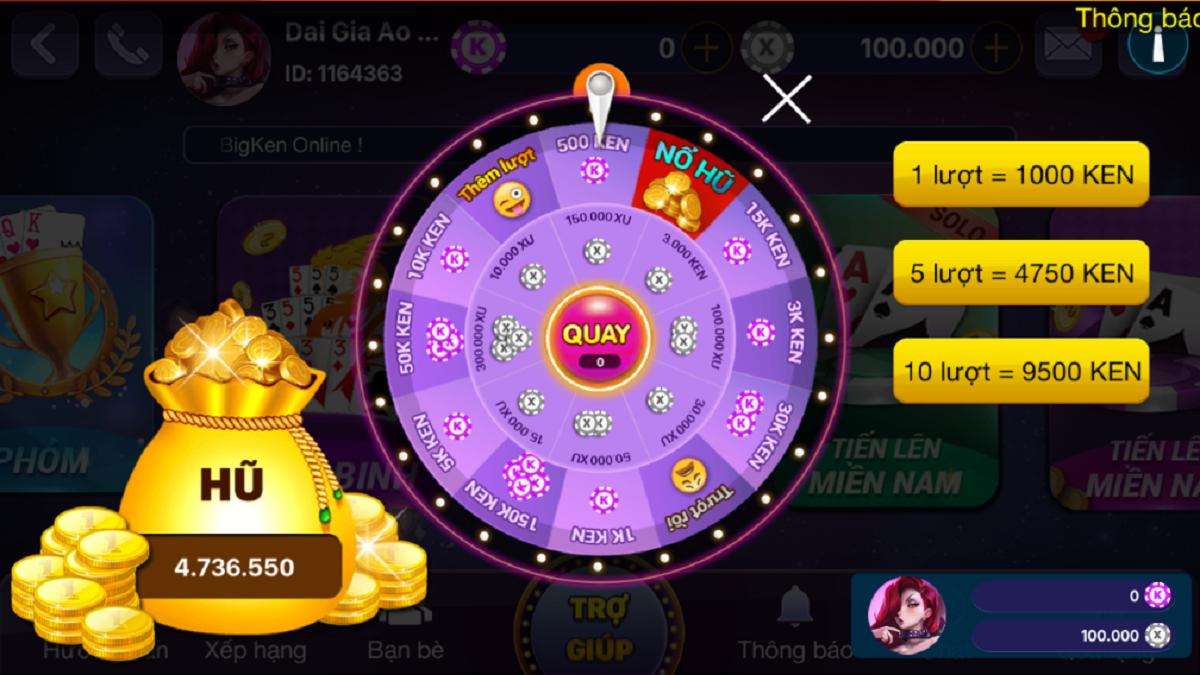Tap the phone call icon

click(x=128, y=47)
